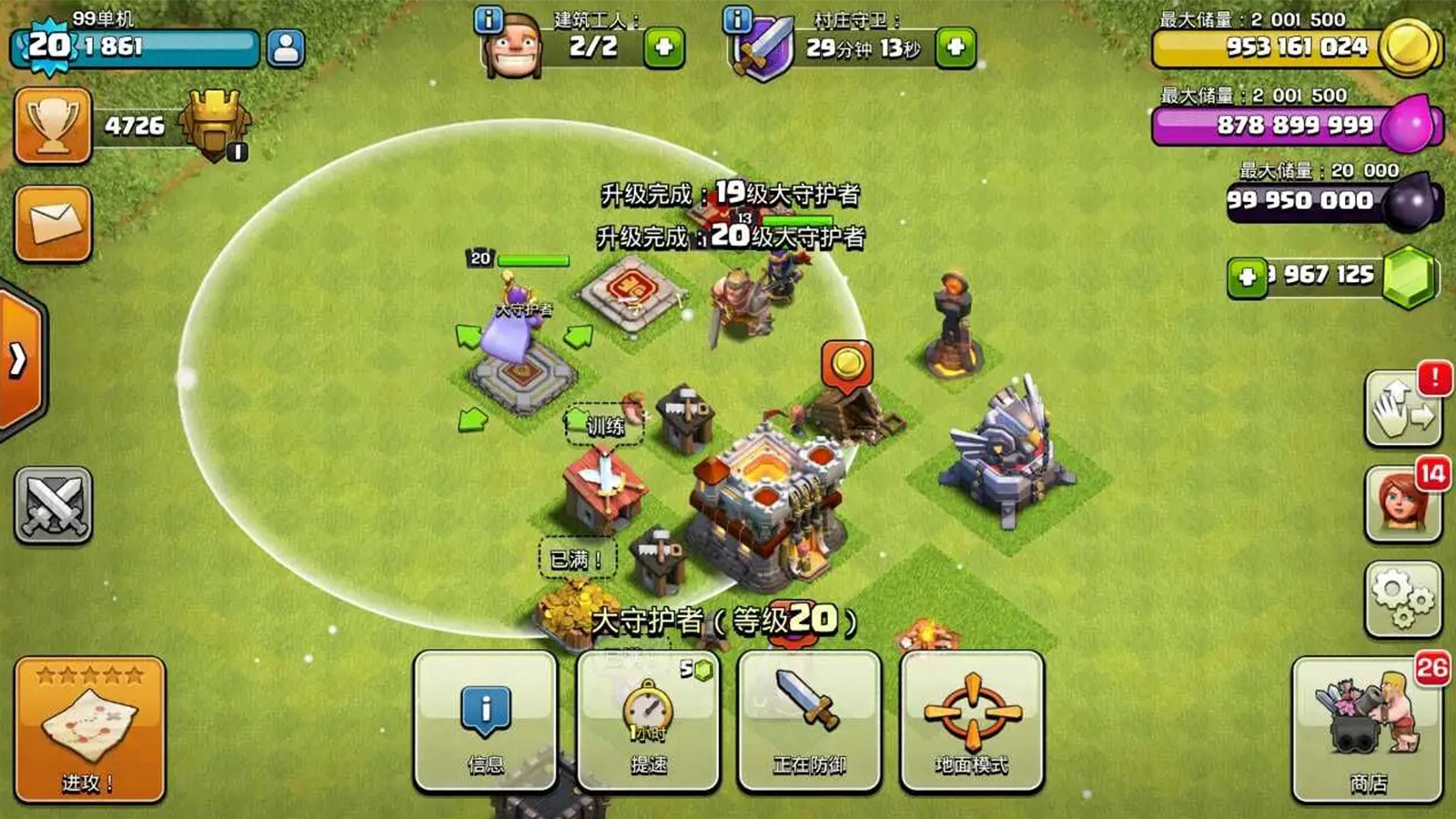Collect gold from the coin bubble

point(847,364)
